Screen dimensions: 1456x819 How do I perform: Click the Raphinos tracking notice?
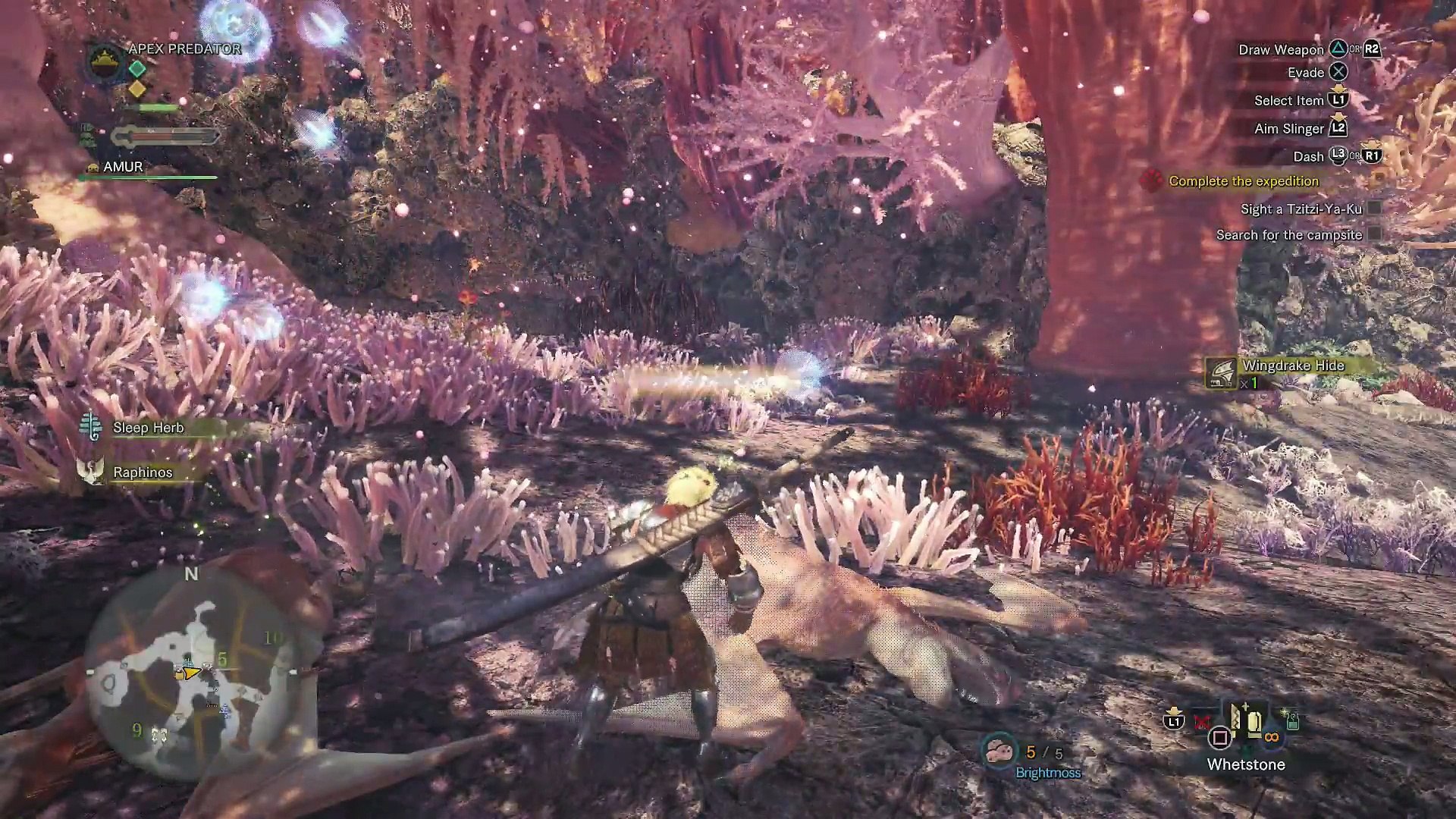point(143,472)
